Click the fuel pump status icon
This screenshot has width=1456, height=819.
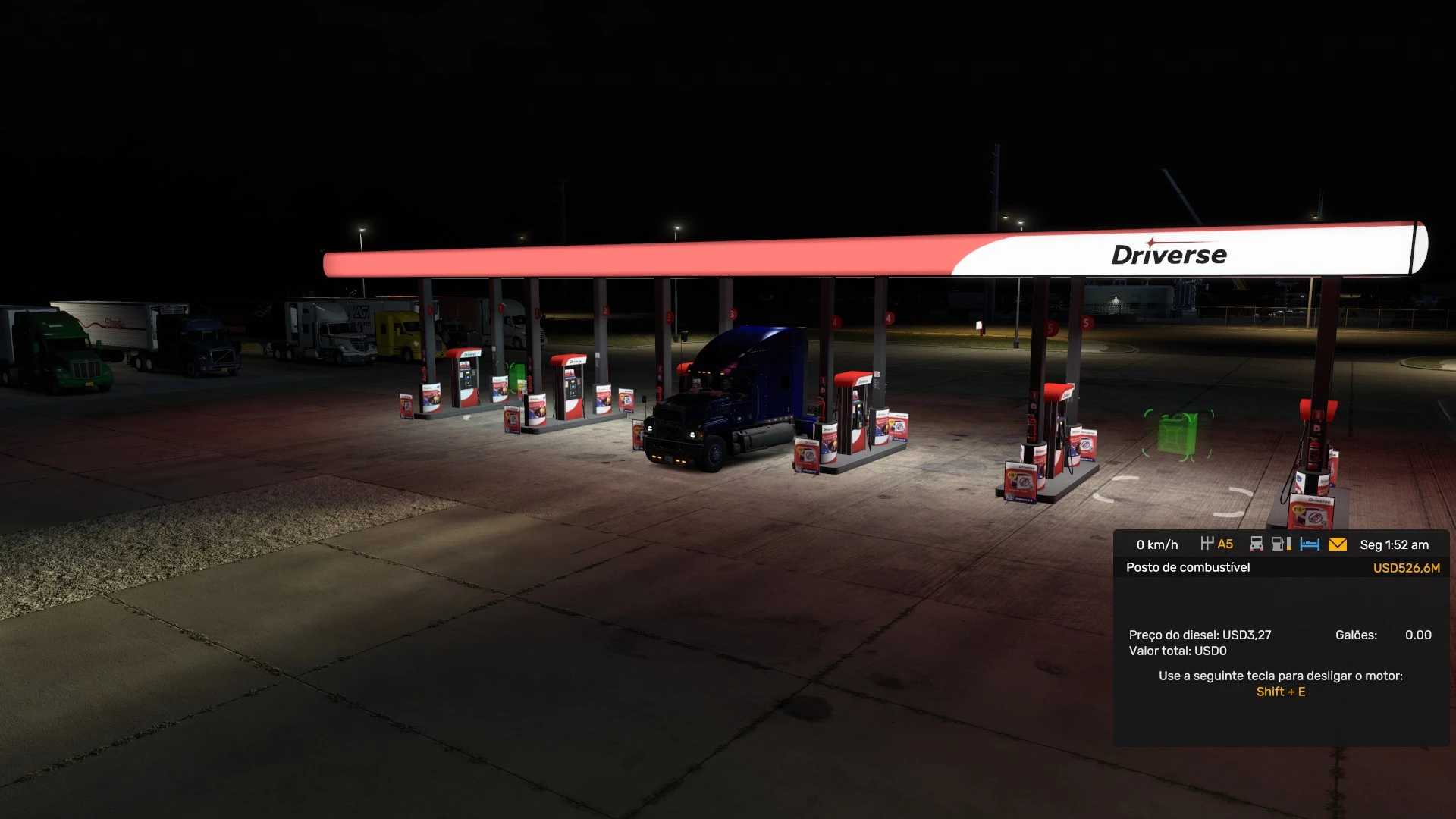pyautogui.click(x=1277, y=544)
